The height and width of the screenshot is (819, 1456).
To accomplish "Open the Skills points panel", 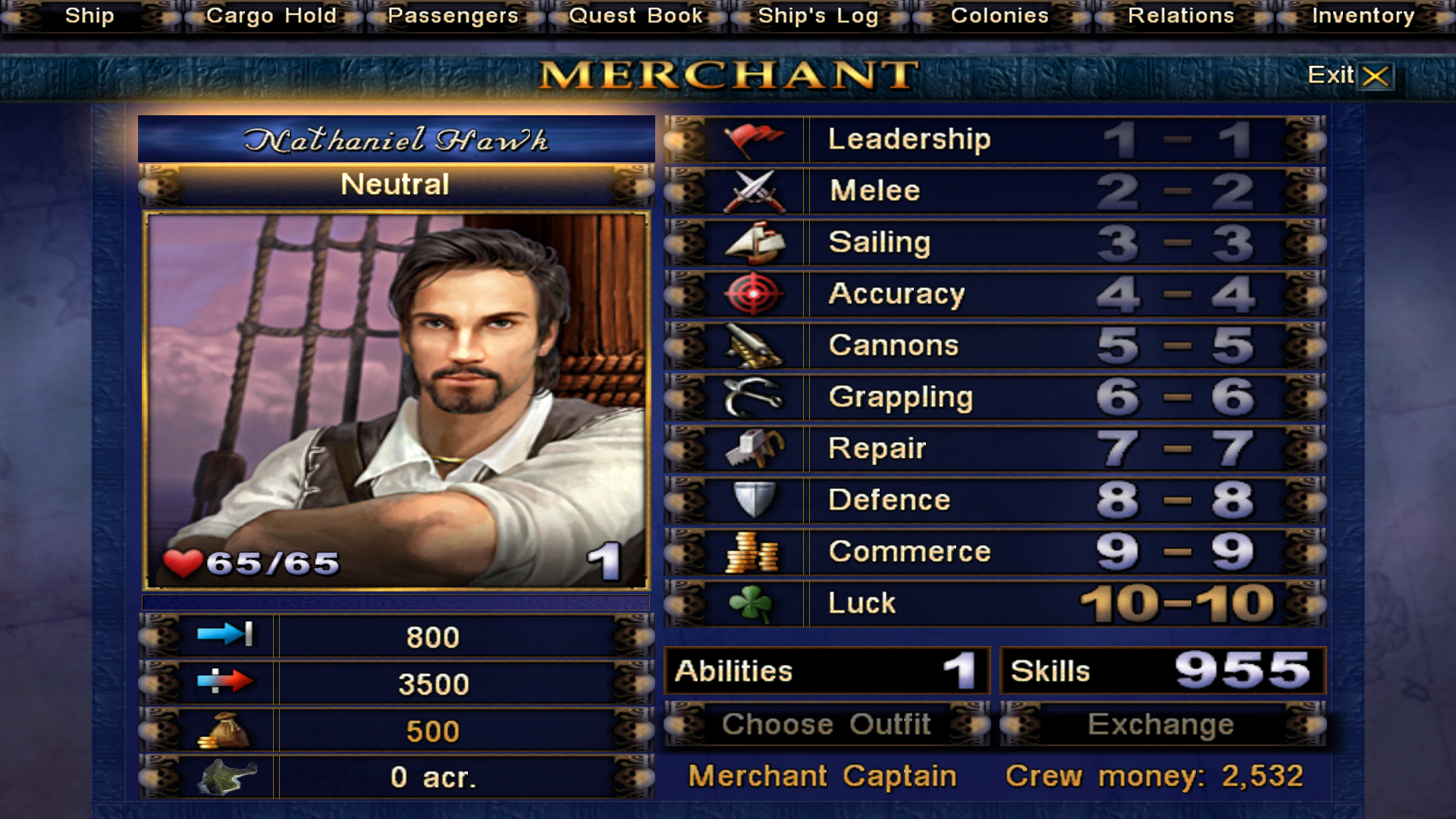I will point(1162,670).
